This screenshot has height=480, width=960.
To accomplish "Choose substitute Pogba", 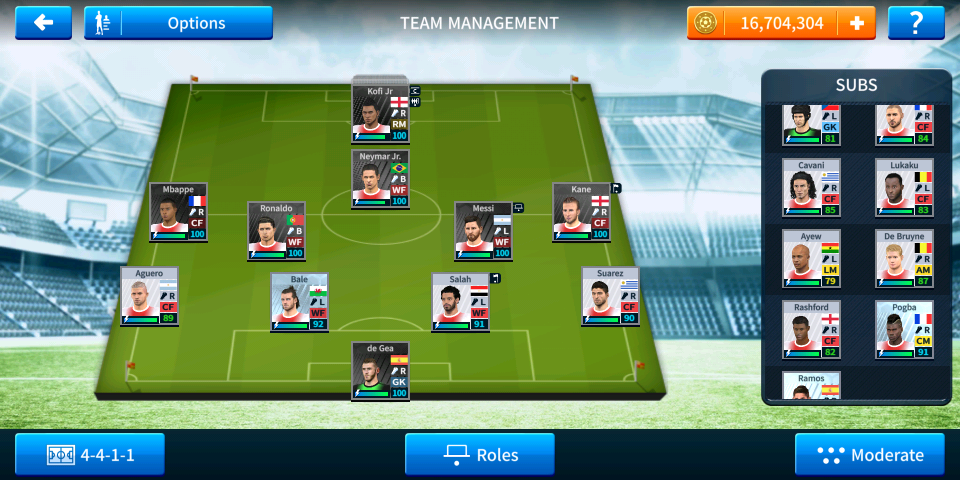I will tap(904, 330).
